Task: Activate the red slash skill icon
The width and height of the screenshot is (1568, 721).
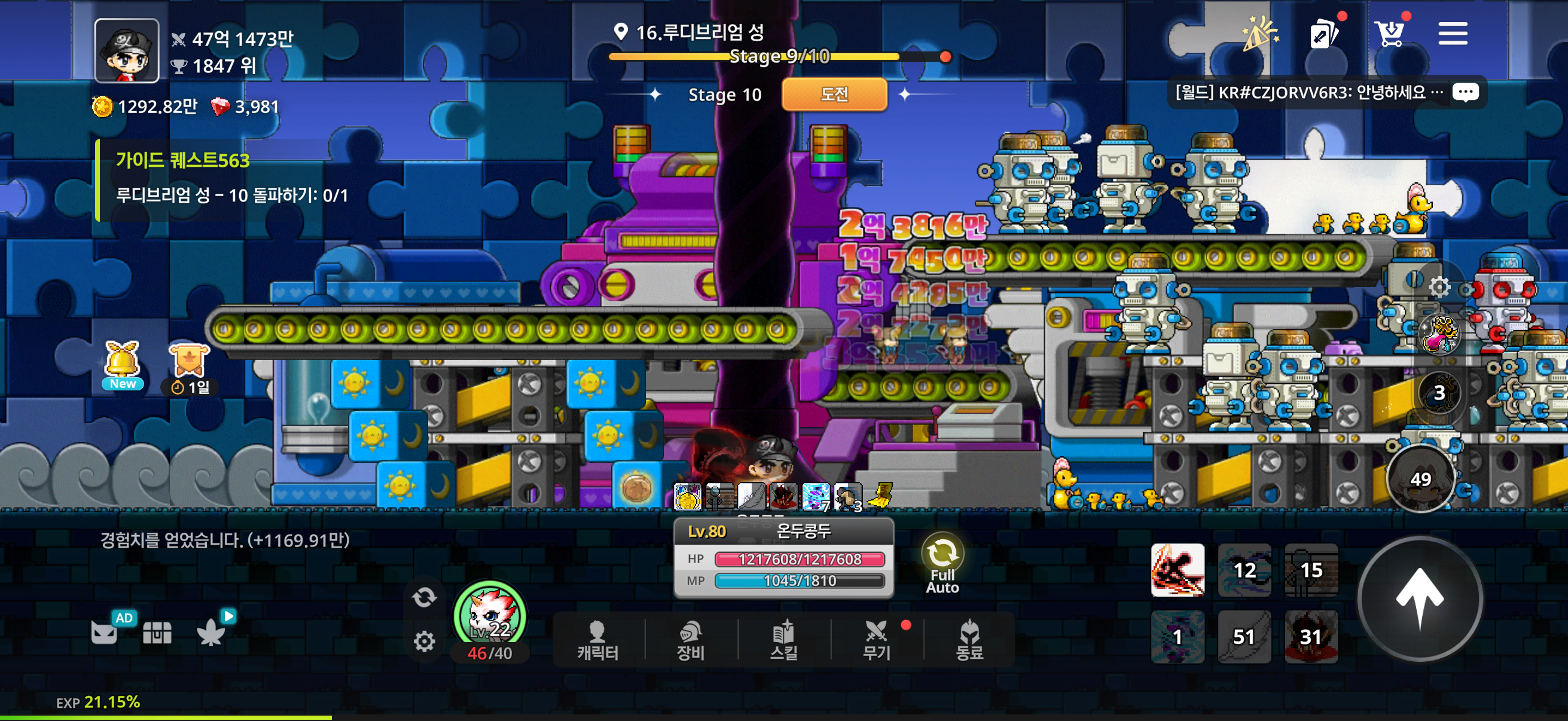Action: click(x=1177, y=570)
